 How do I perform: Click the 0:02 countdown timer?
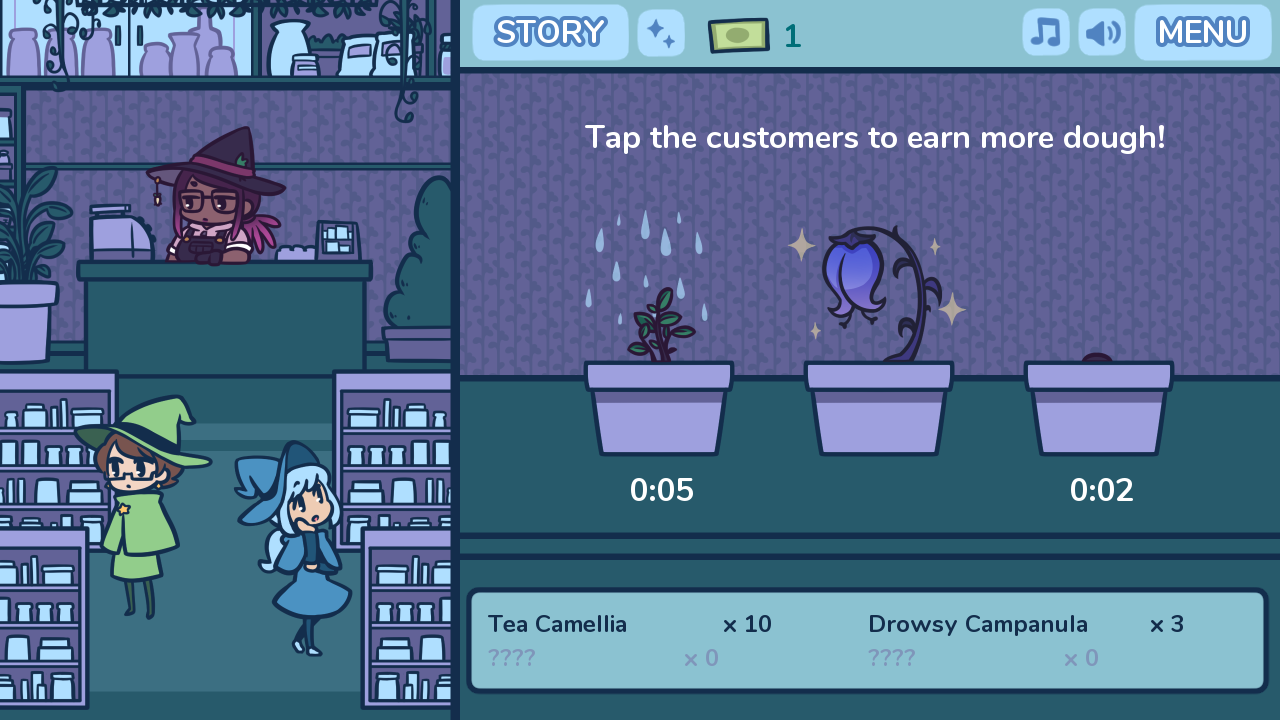click(1102, 490)
